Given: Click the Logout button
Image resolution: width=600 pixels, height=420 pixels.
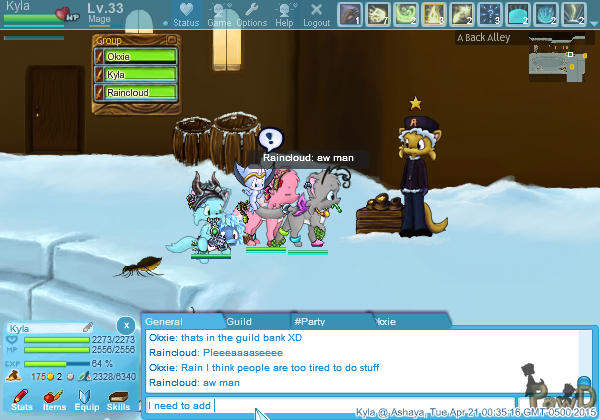Looking at the screenshot, I should [316, 14].
